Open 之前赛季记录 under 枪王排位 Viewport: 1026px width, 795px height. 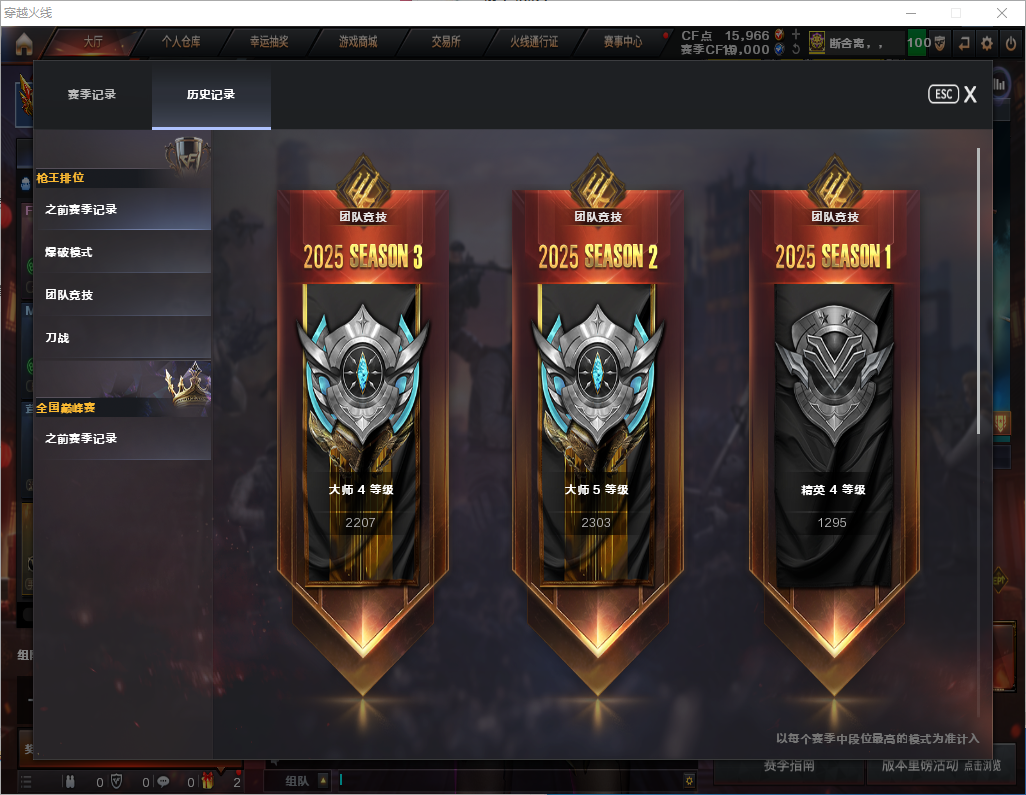122,210
